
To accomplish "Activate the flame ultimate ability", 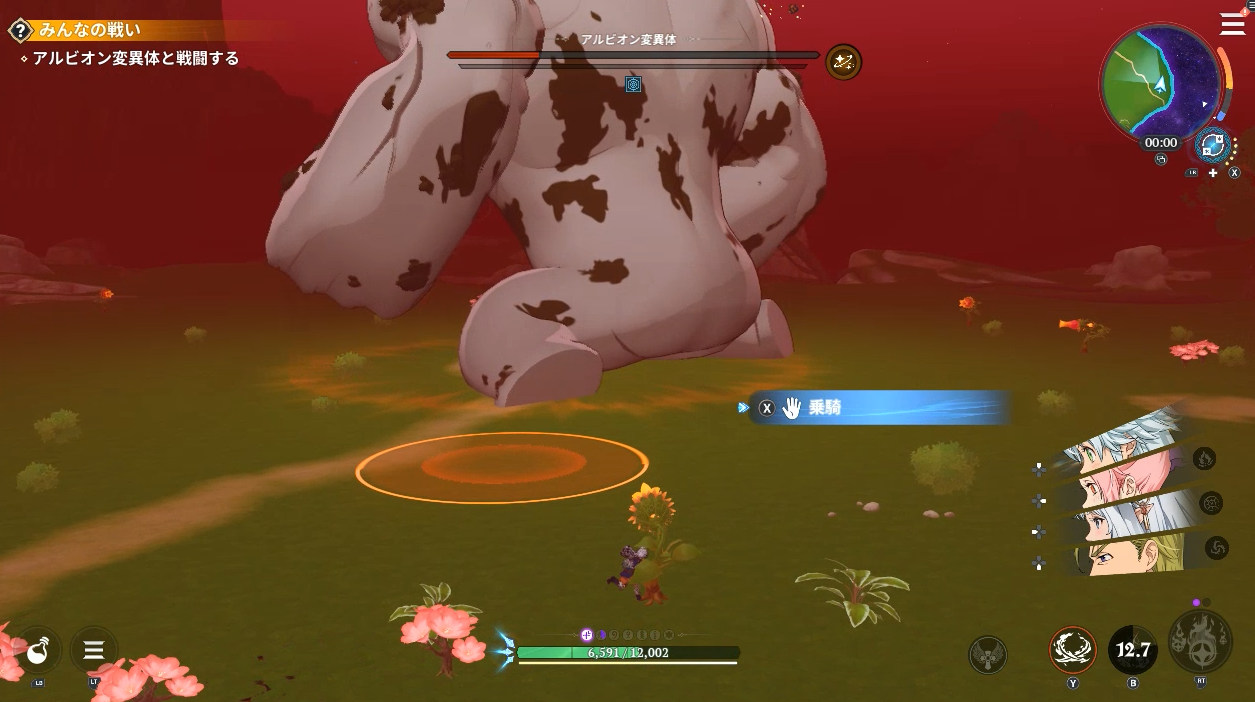I will tap(1200, 642).
